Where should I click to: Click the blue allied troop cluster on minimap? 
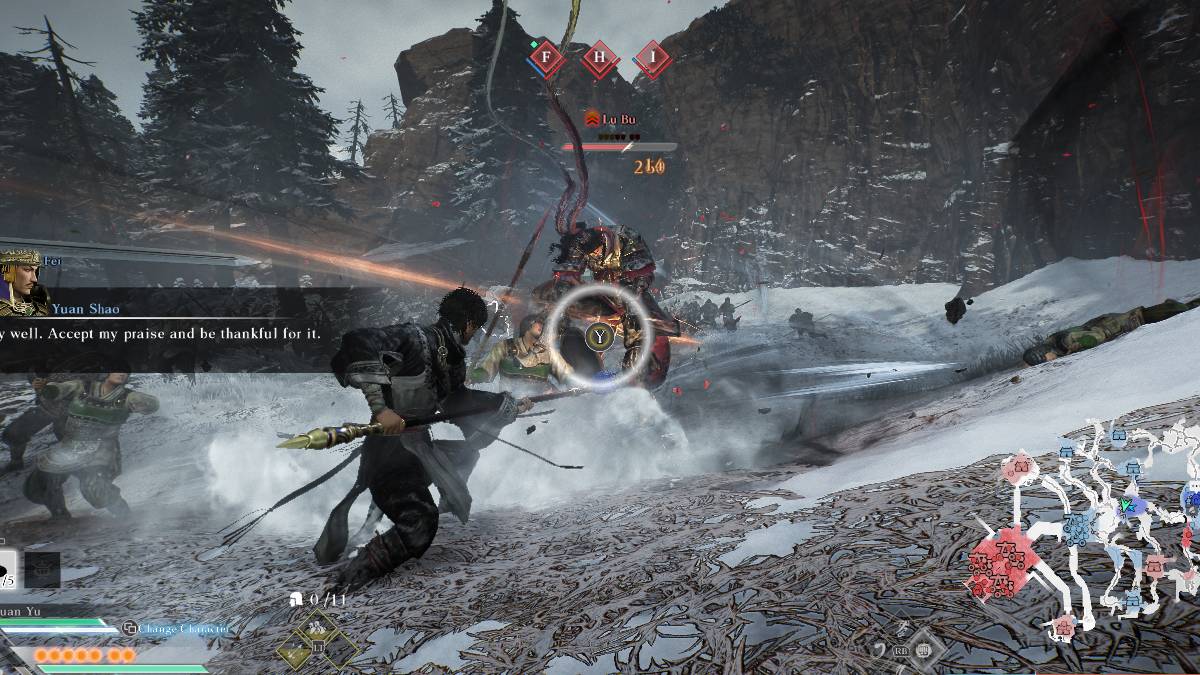1080,528
